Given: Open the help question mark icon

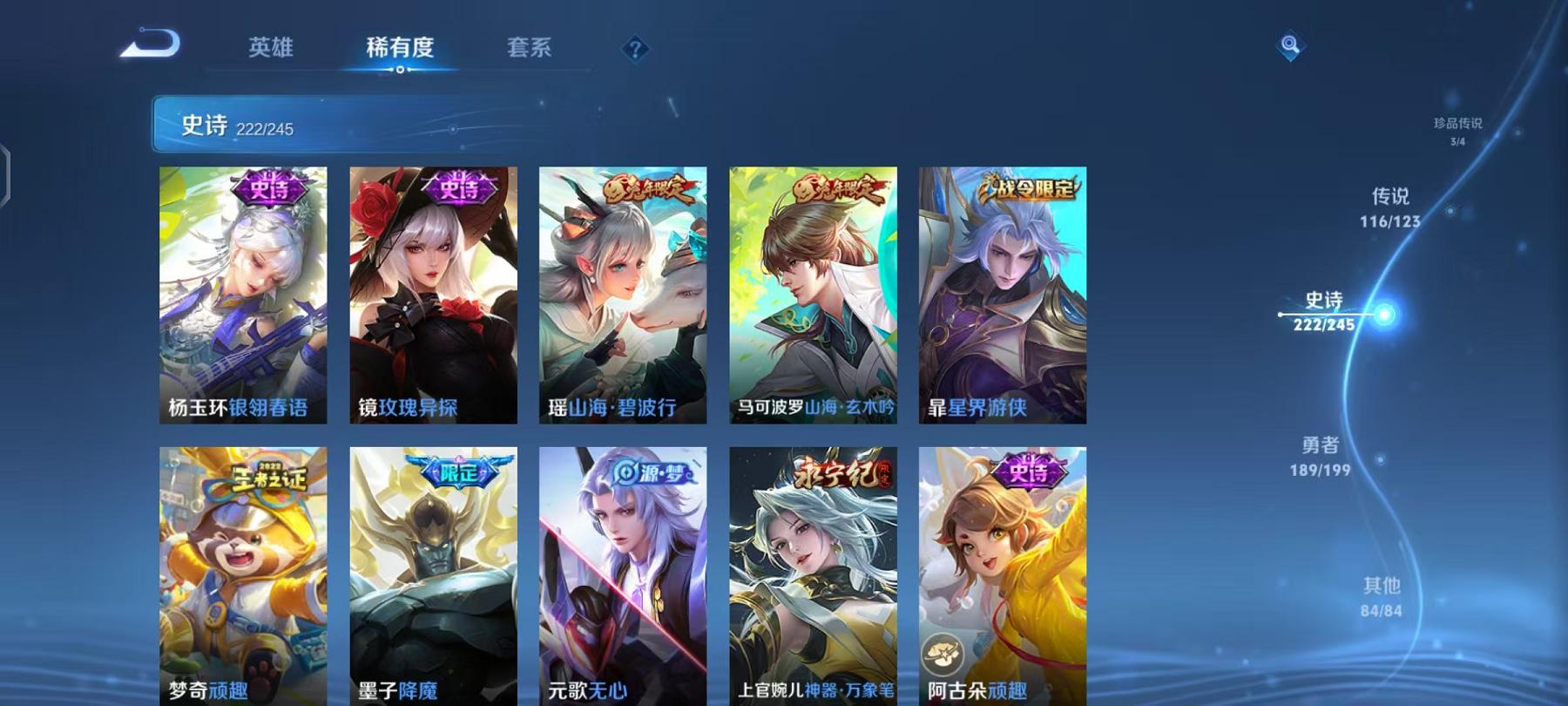Looking at the screenshot, I should point(637,50).
